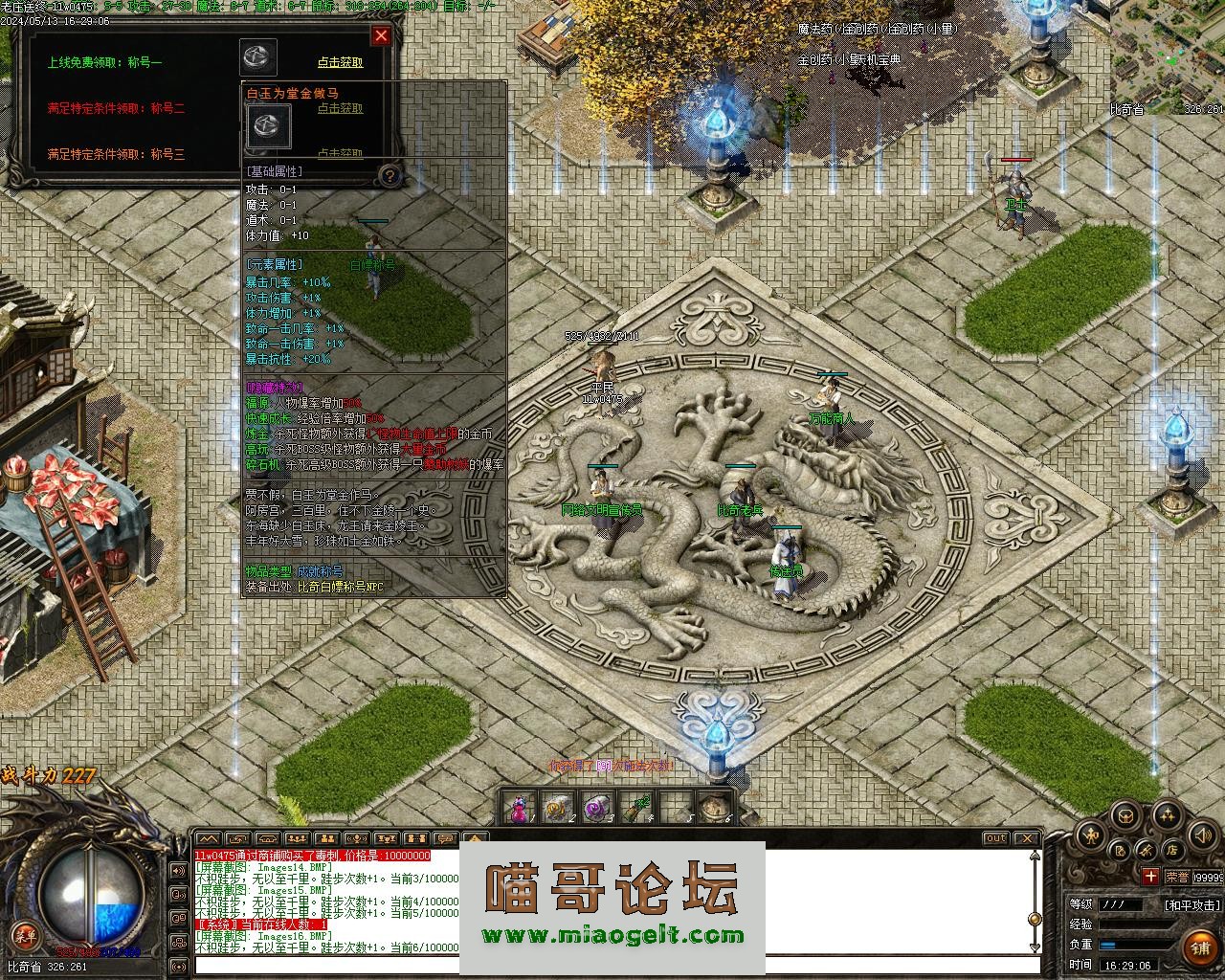Viewport: 1225px width, 980px height.
Task: Toggle sound with the speaker icon
Action: 1202,835
